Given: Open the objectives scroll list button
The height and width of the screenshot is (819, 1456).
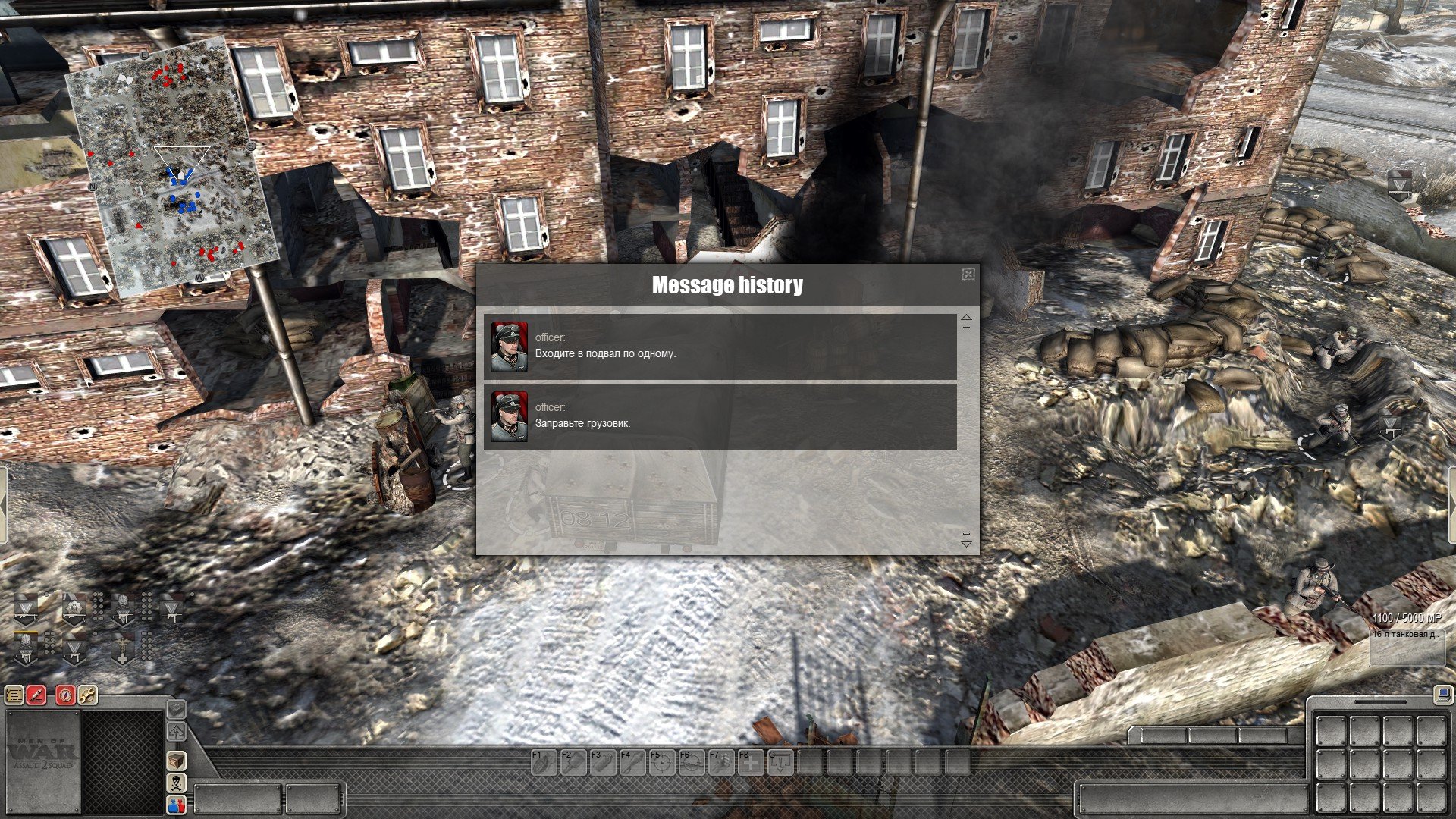Looking at the screenshot, I should click(14, 694).
